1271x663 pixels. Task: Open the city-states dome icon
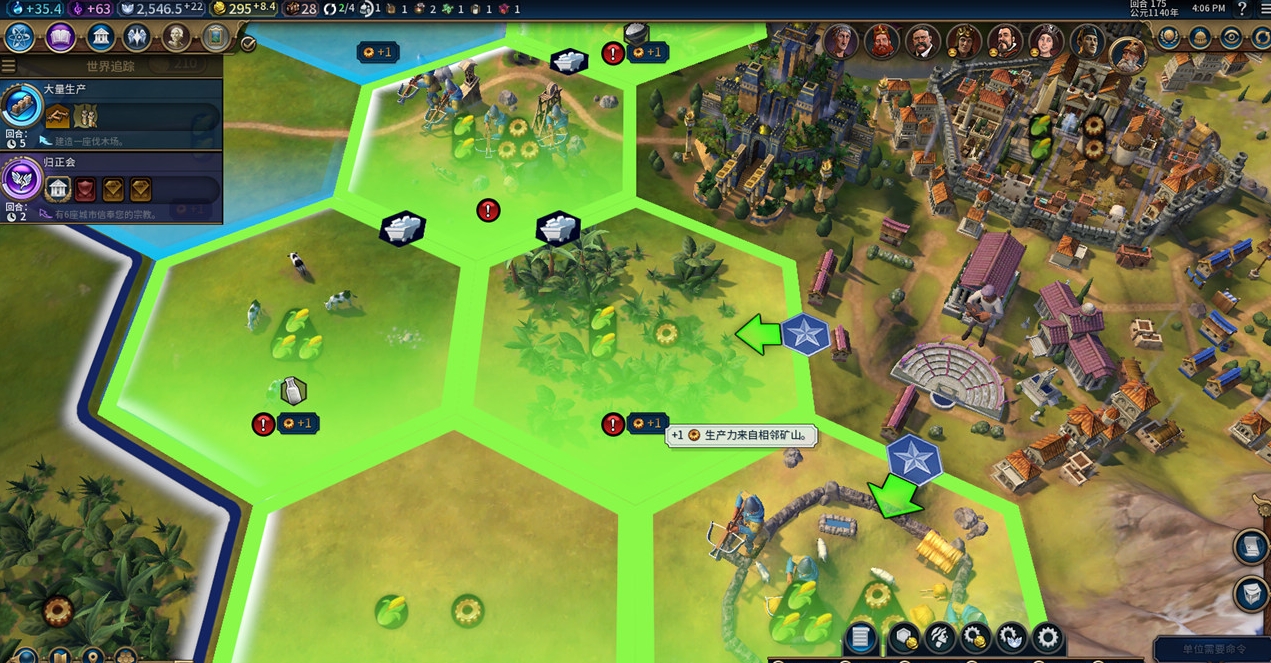1200,38
